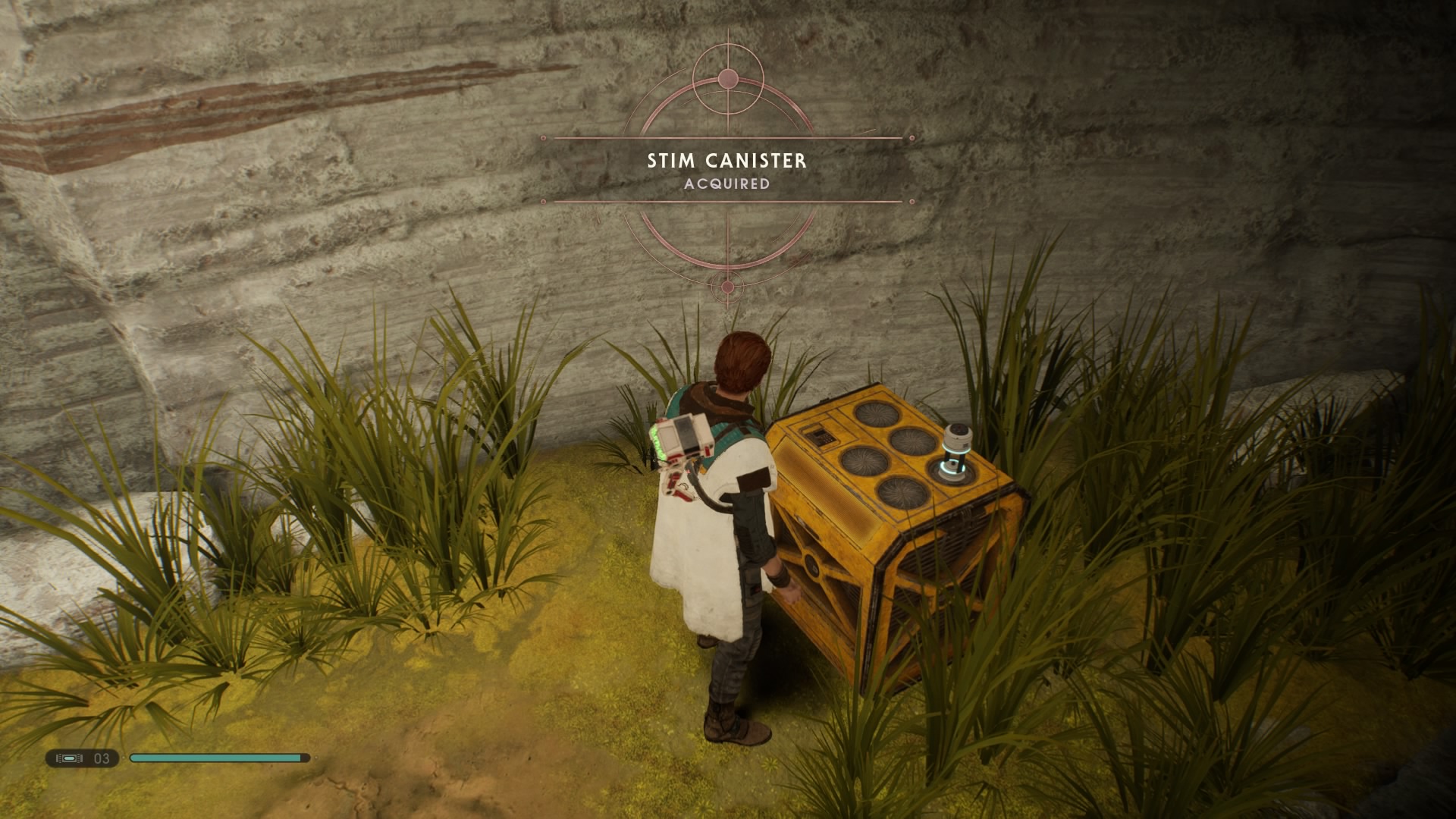The image size is (1456, 819).
Task: Click the dot at the notification banner's left edge
Action: [544, 138]
